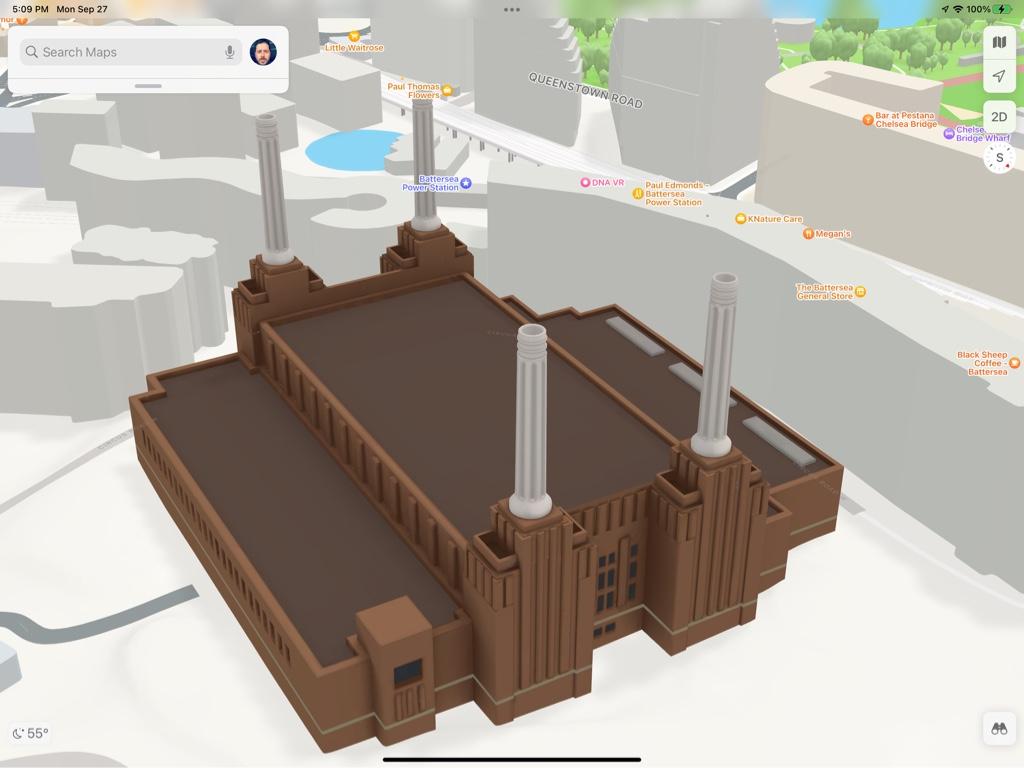Select the Megan's restaurant pin
Image resolution: width=1024 pixels, height=768 pixels.
pyautogui.click(x=808, y=234)
